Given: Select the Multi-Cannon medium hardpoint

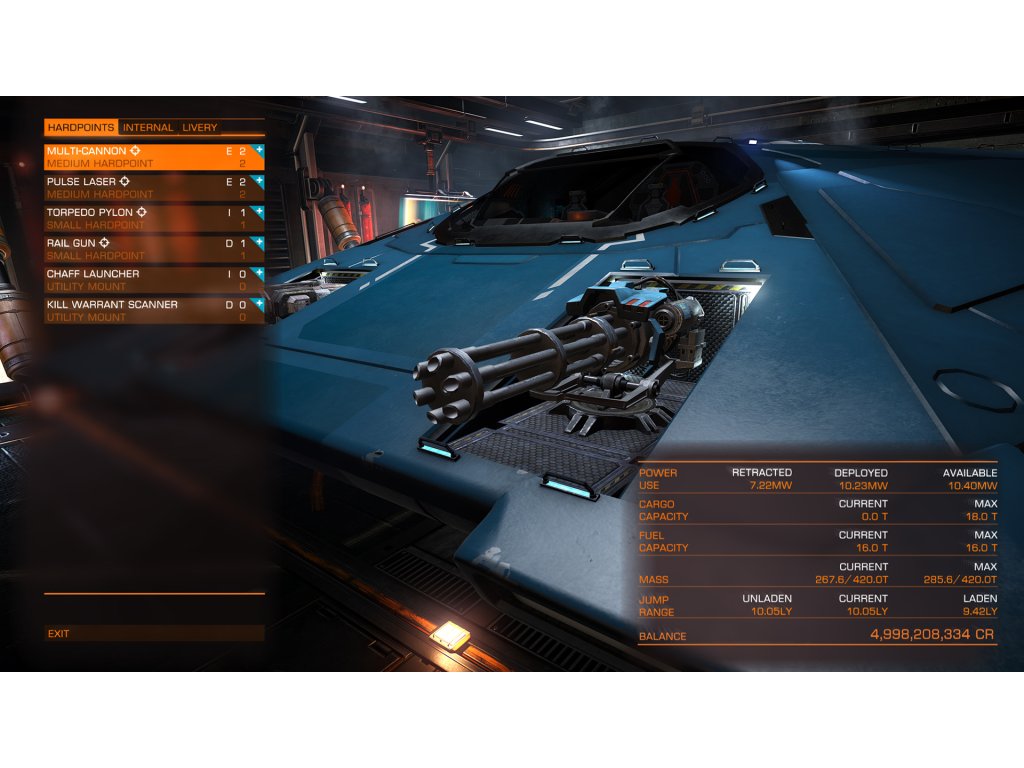Looking at the screenshot, I should point(150,157).
